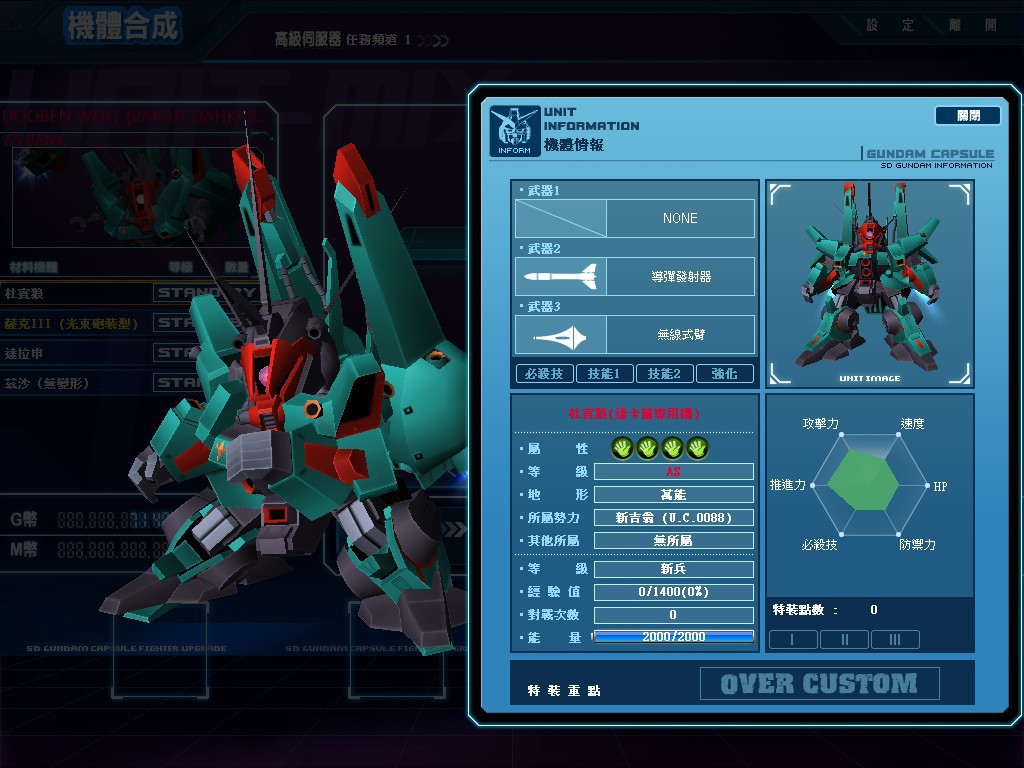
Task: Activate the OVER CUSTOM button
Action: click(819, 684)
